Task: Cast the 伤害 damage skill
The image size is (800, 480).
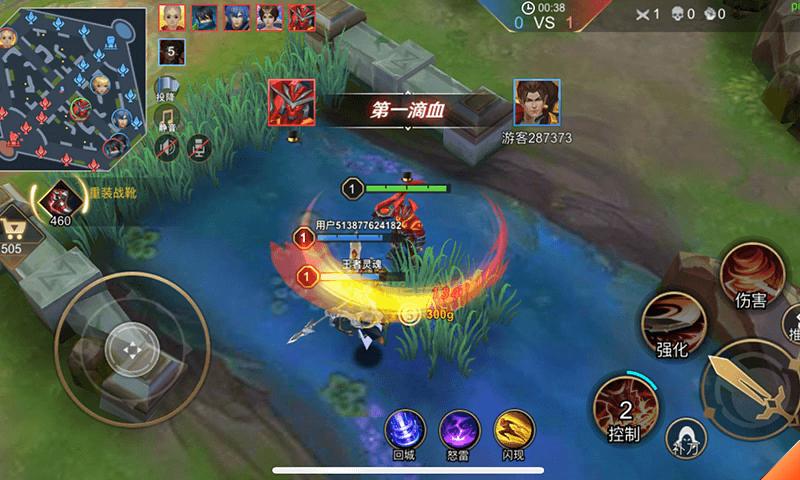Action: (750, 273)
